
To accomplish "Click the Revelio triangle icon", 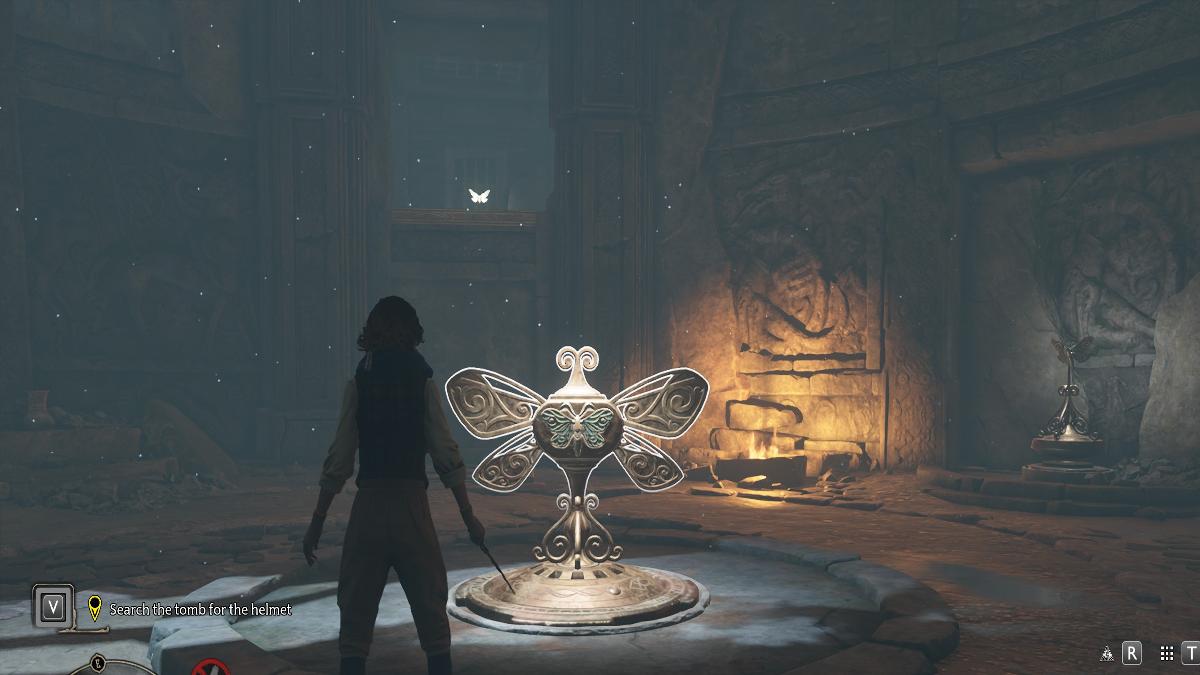I will pyautogui.click(x=1107, y=654).
